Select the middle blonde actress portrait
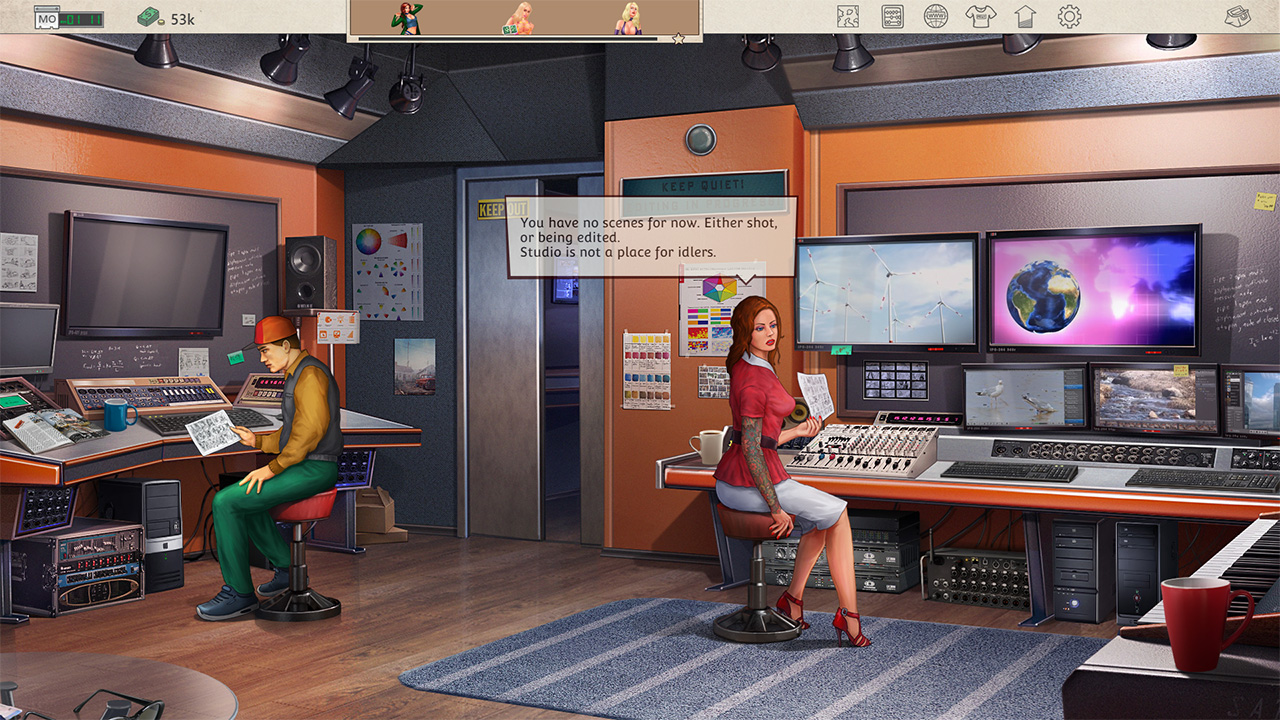Viewport: 1280px width, 720px height. (520, 20)
